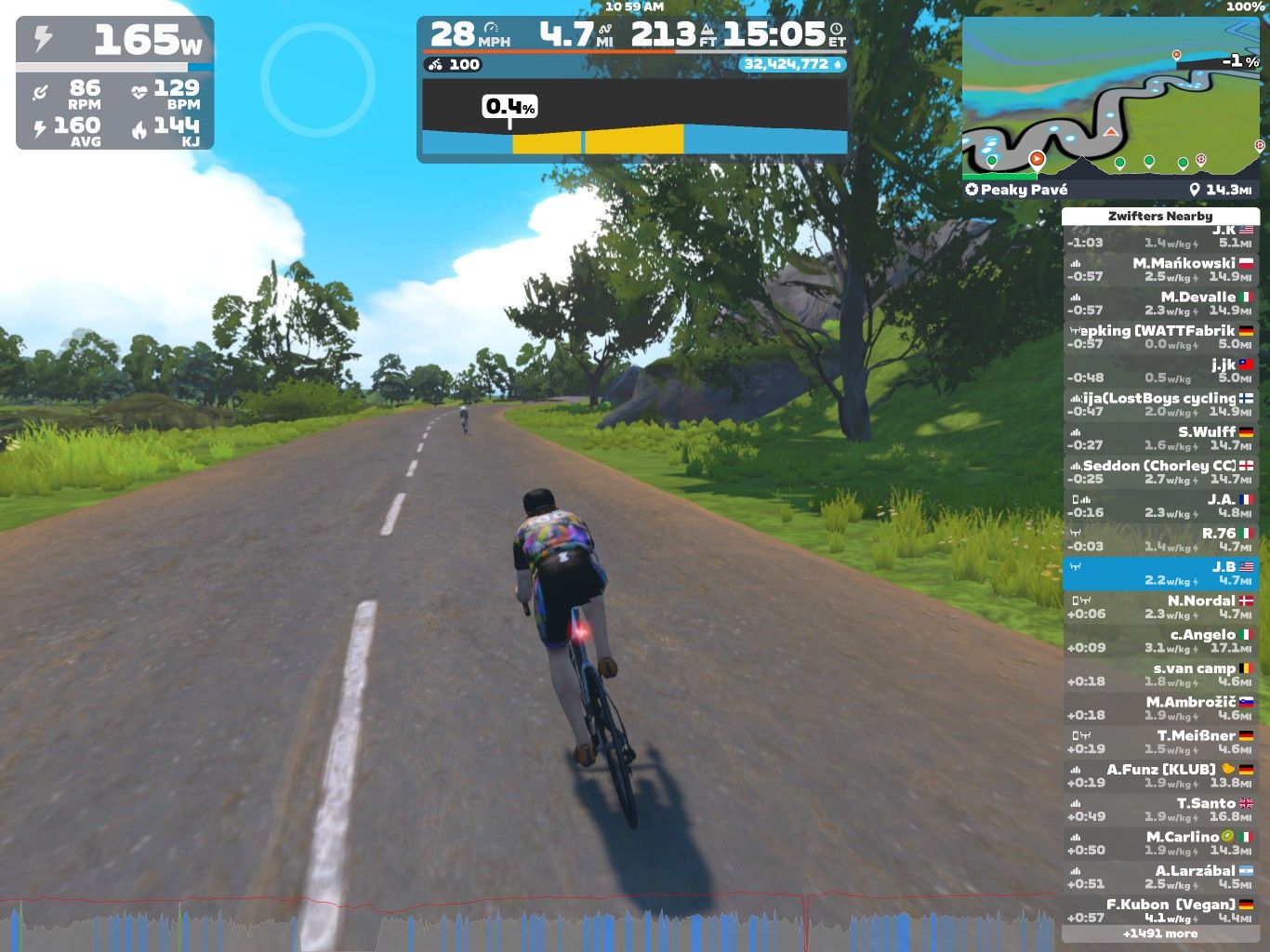This screenshot has height=952, width=1270.
Task: Choose N.Nordal in the nearby riders list
Action: (1159, 607)
